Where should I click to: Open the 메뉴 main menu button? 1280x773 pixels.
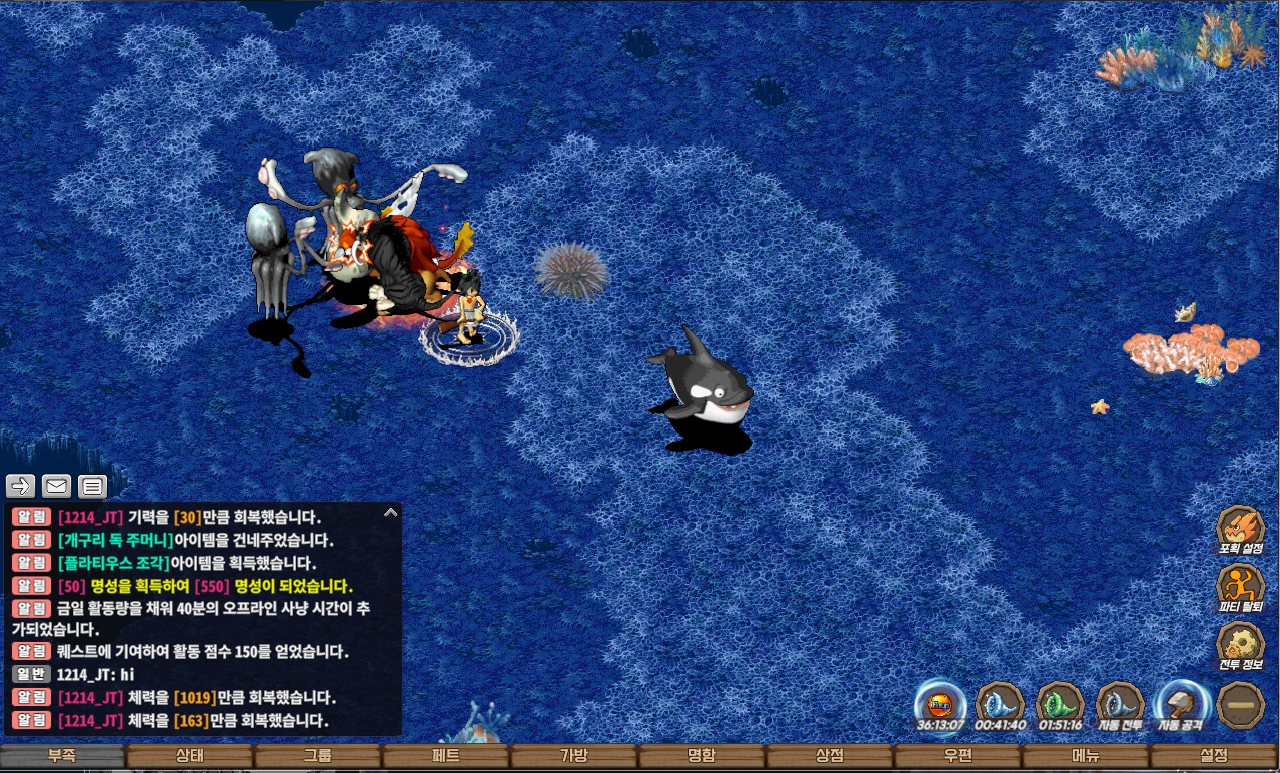point(1086,756)
